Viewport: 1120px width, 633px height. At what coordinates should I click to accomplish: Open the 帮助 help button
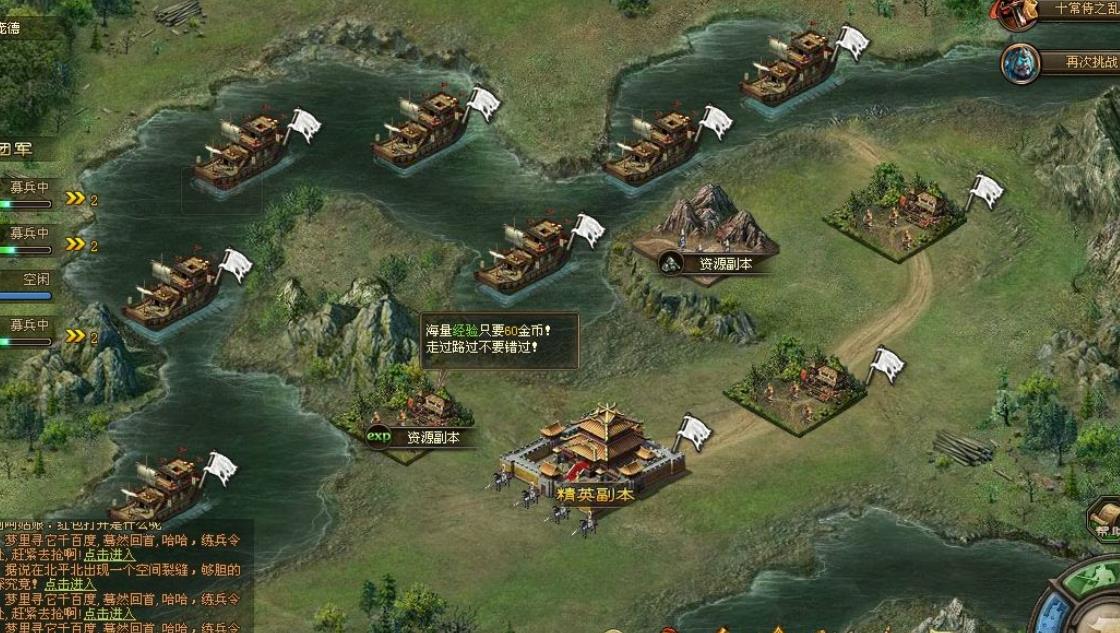(x=1104, y=522)
